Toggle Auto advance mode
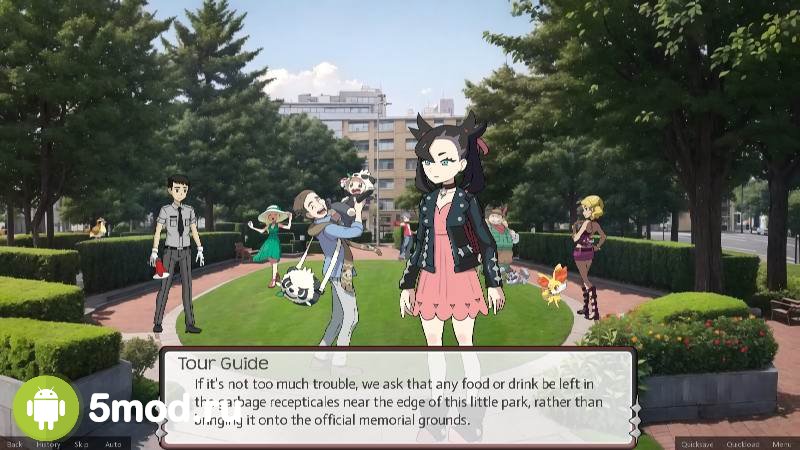The image size is (800, 450). click(x=113, y=444)
